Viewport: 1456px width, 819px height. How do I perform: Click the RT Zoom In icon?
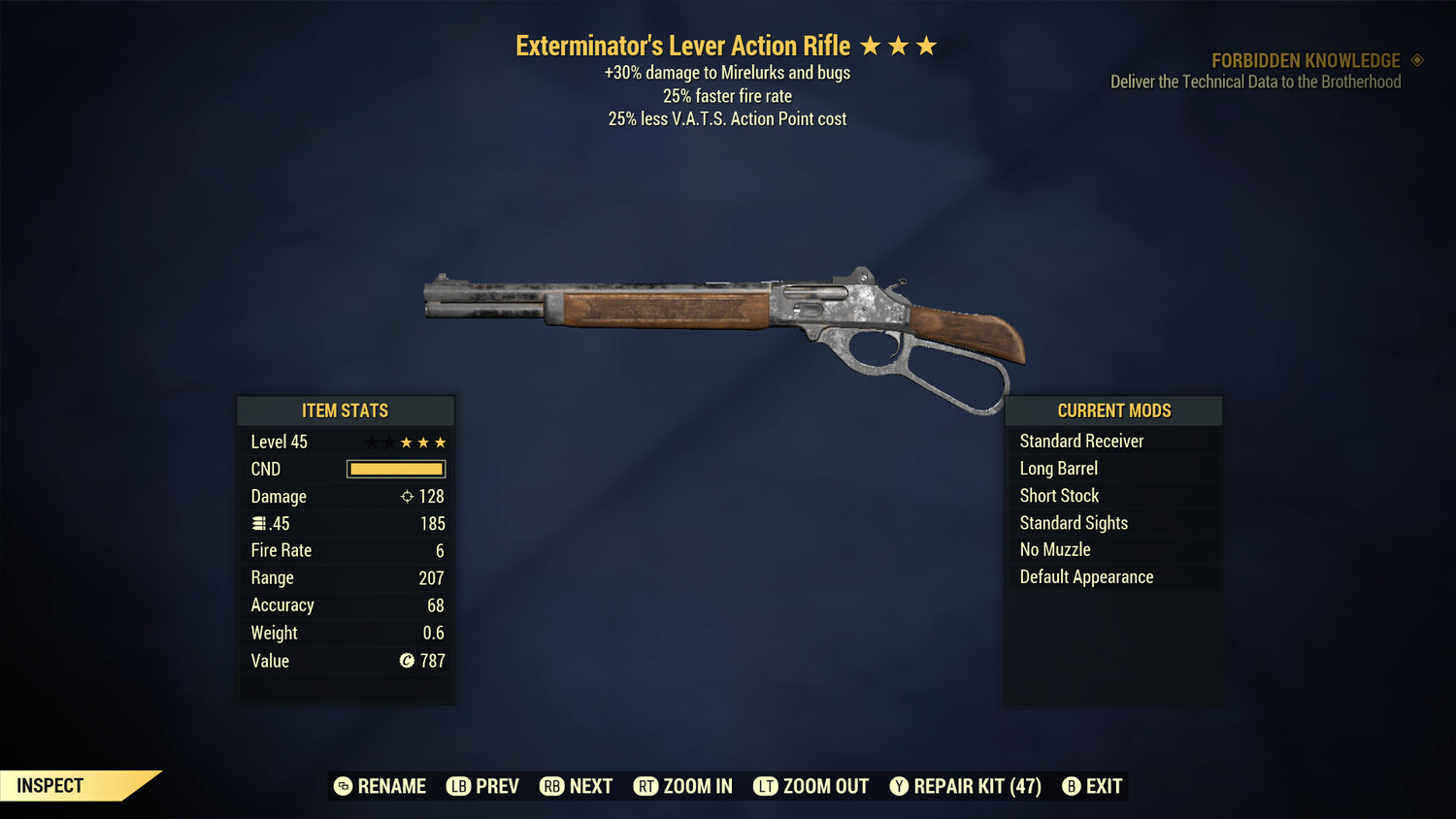point(646,786)
